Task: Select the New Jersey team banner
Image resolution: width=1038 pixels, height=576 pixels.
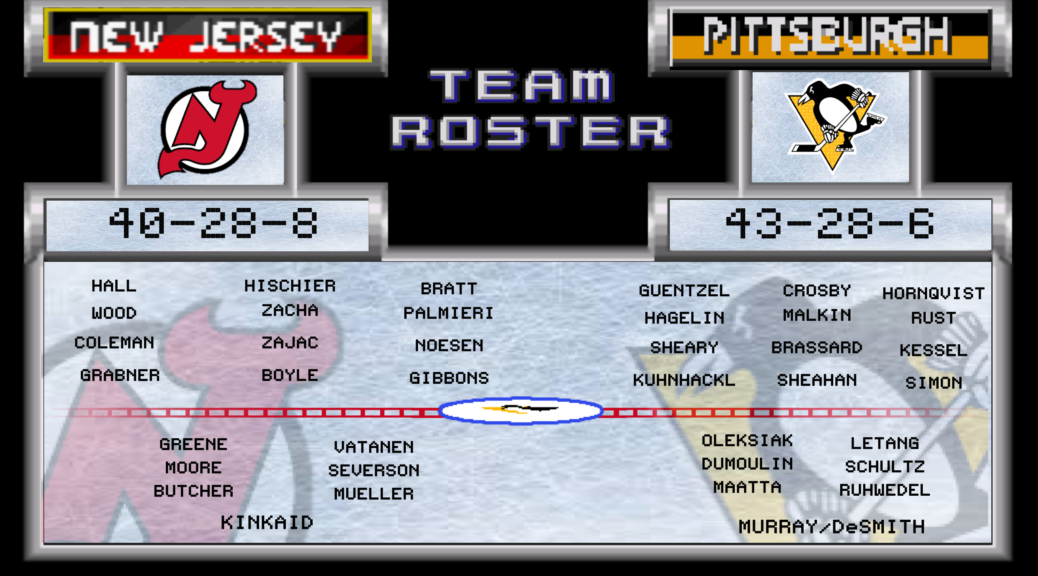Action: [207, 36]
